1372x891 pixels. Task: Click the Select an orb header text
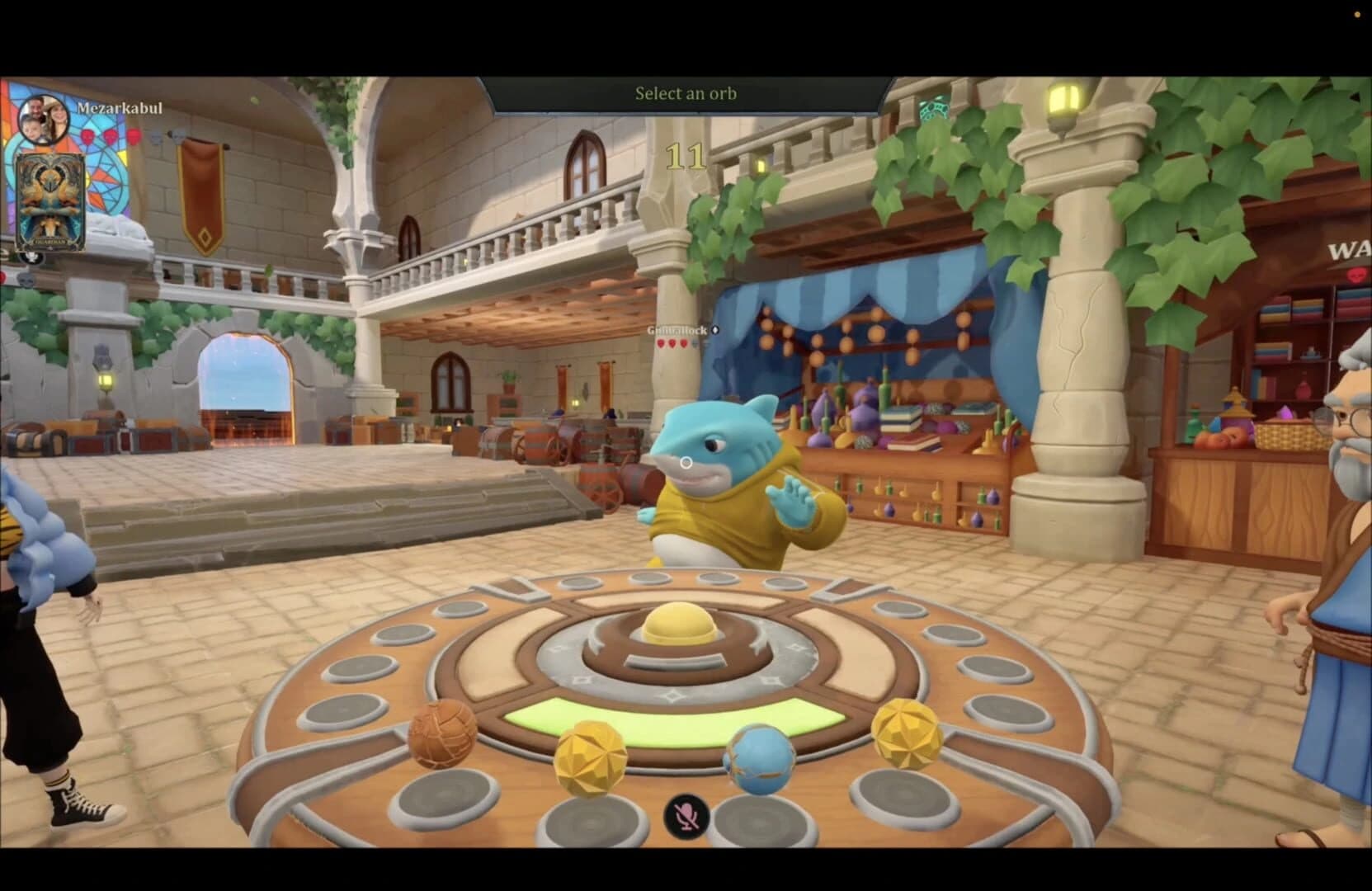point(686,93)
